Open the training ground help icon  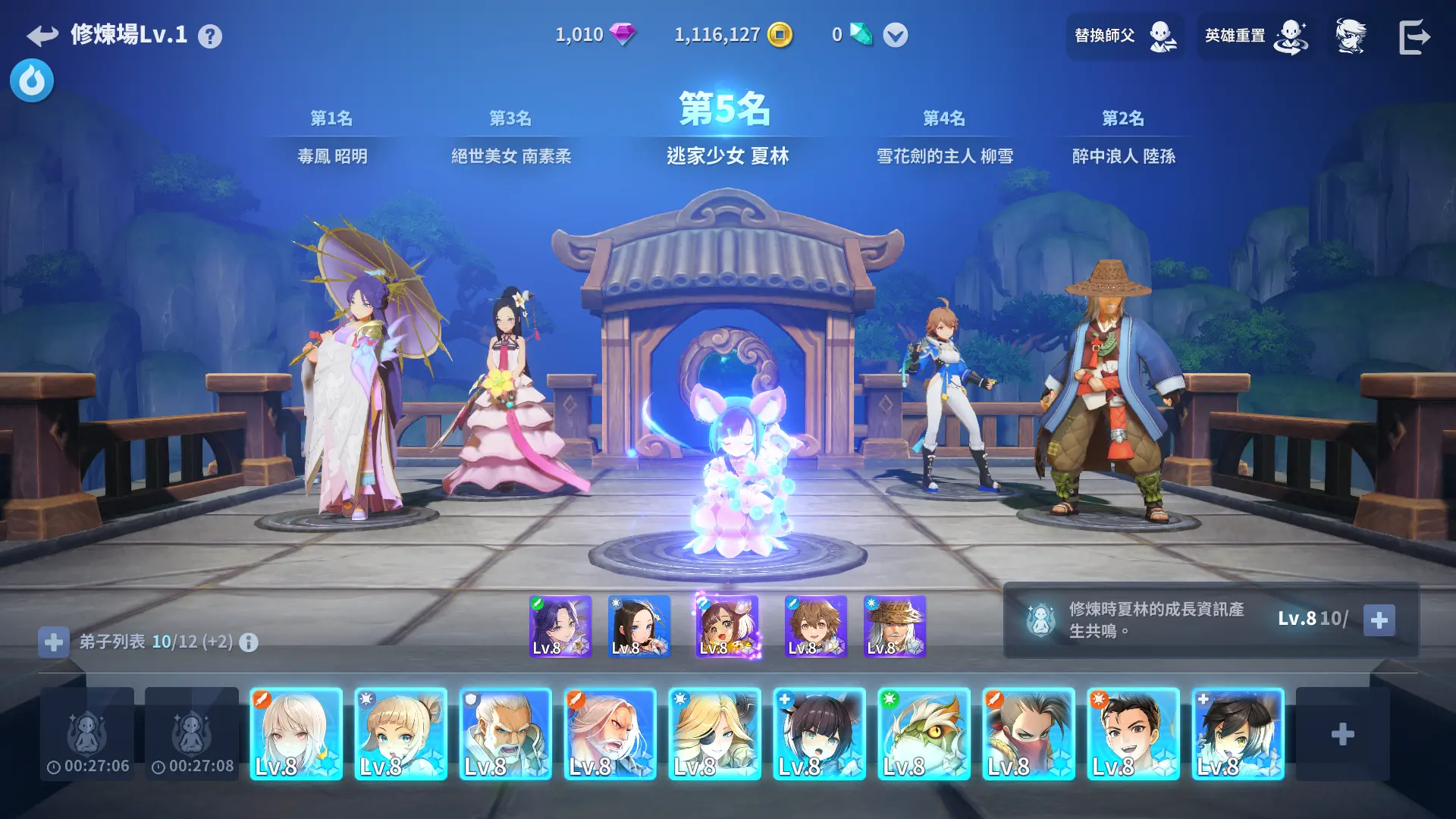coord(210,36)
